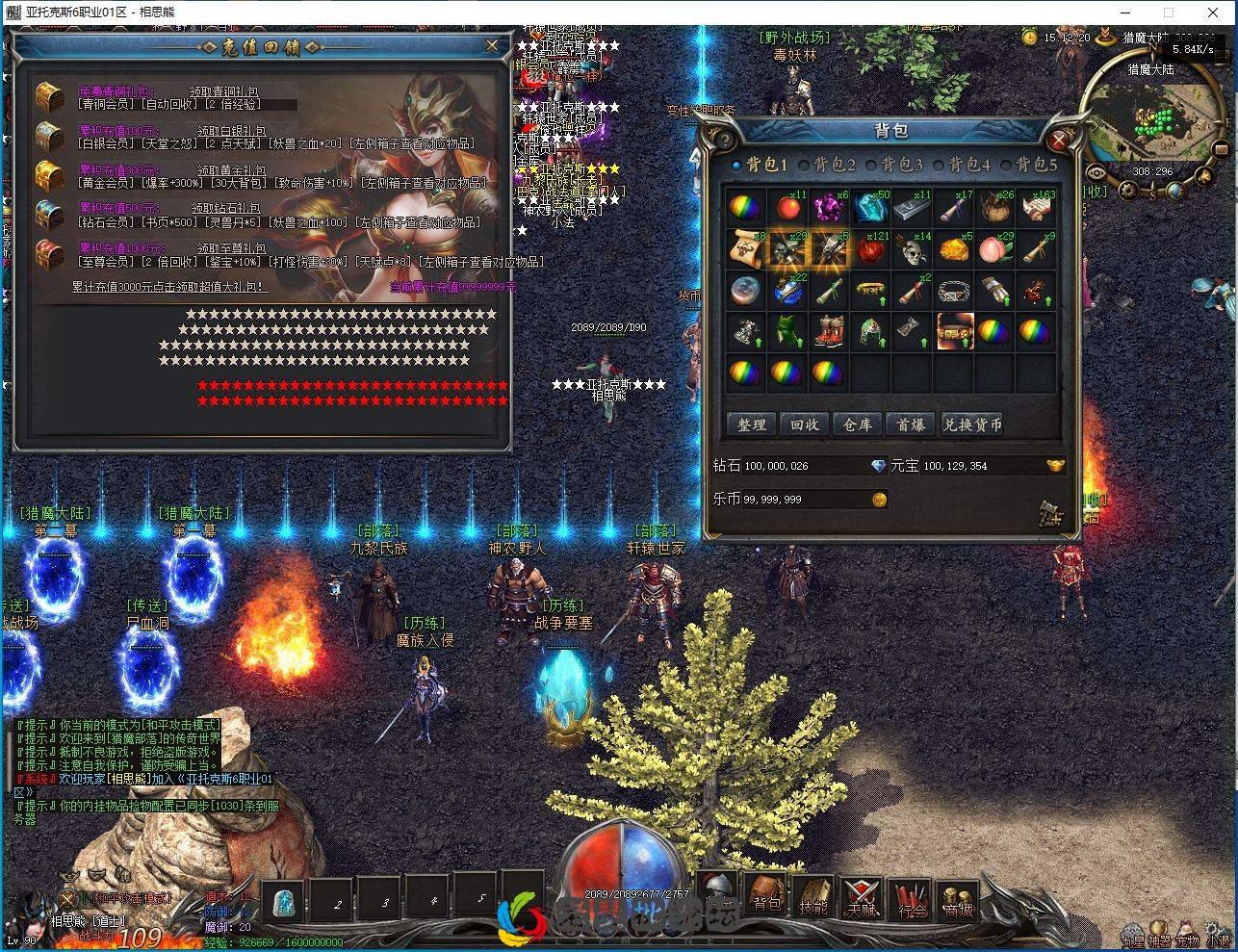Viewport: 1238px width, 952px height.
Task: Open the 首爆 first-drop panel
Action: pos(911,425)
